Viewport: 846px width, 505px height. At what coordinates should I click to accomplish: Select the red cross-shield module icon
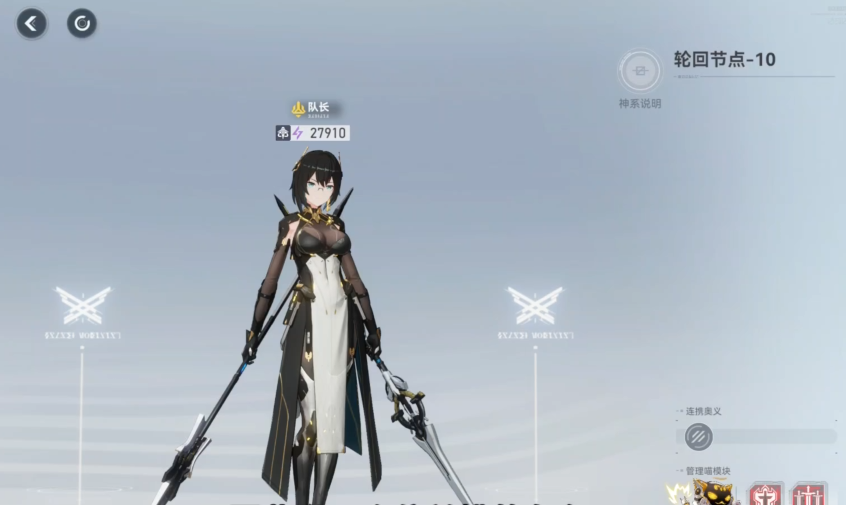pos(767,495)
